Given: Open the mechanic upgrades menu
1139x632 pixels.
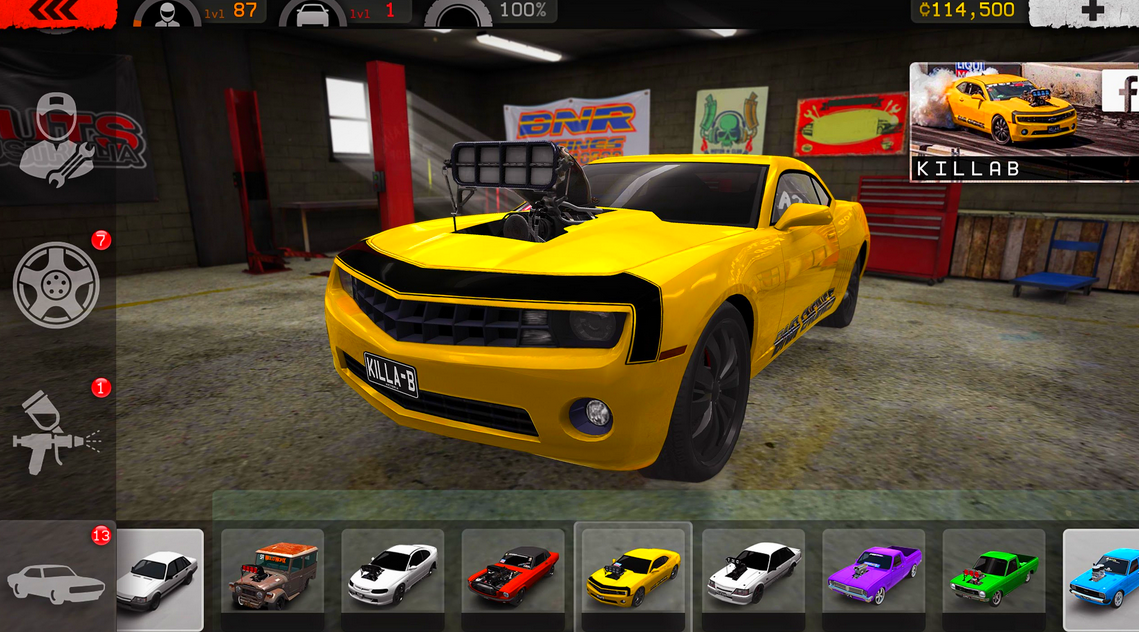Looking at the screenshot, I should point(56,140).
